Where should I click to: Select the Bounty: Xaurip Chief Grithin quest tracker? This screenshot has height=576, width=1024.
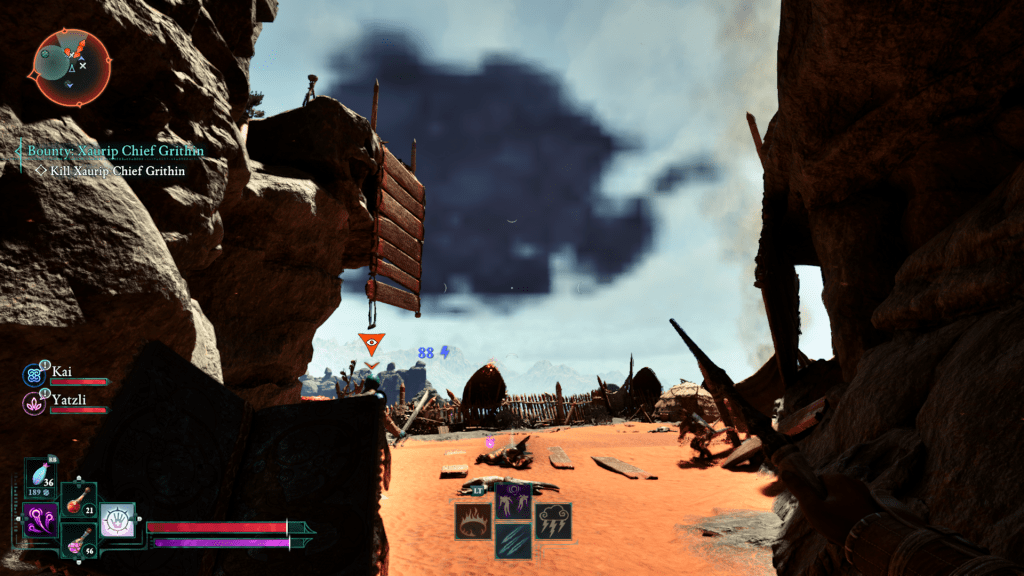pyautogui.click(x=115, y=151)
